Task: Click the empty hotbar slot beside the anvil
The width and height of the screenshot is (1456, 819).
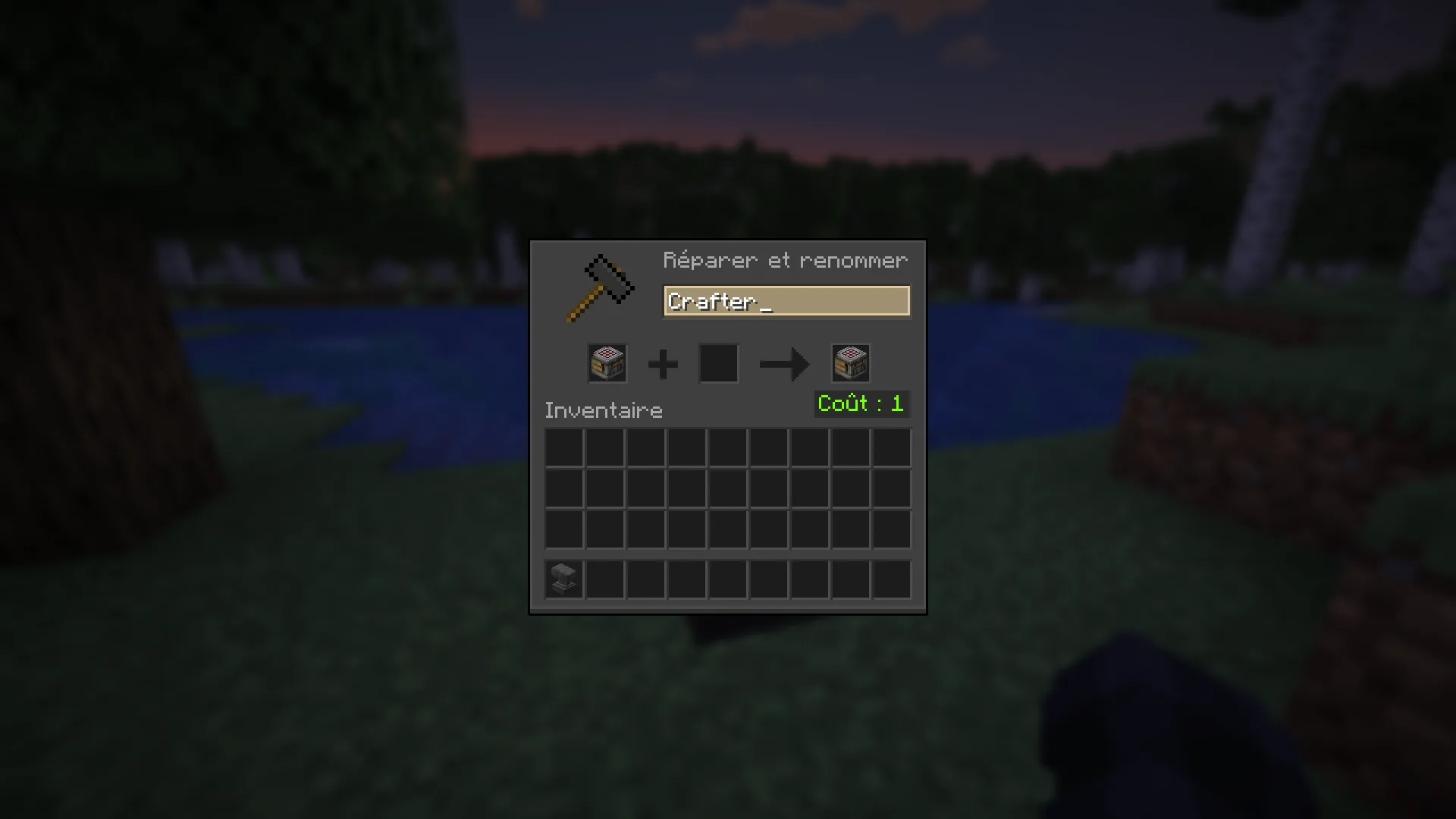Action: 604,579
